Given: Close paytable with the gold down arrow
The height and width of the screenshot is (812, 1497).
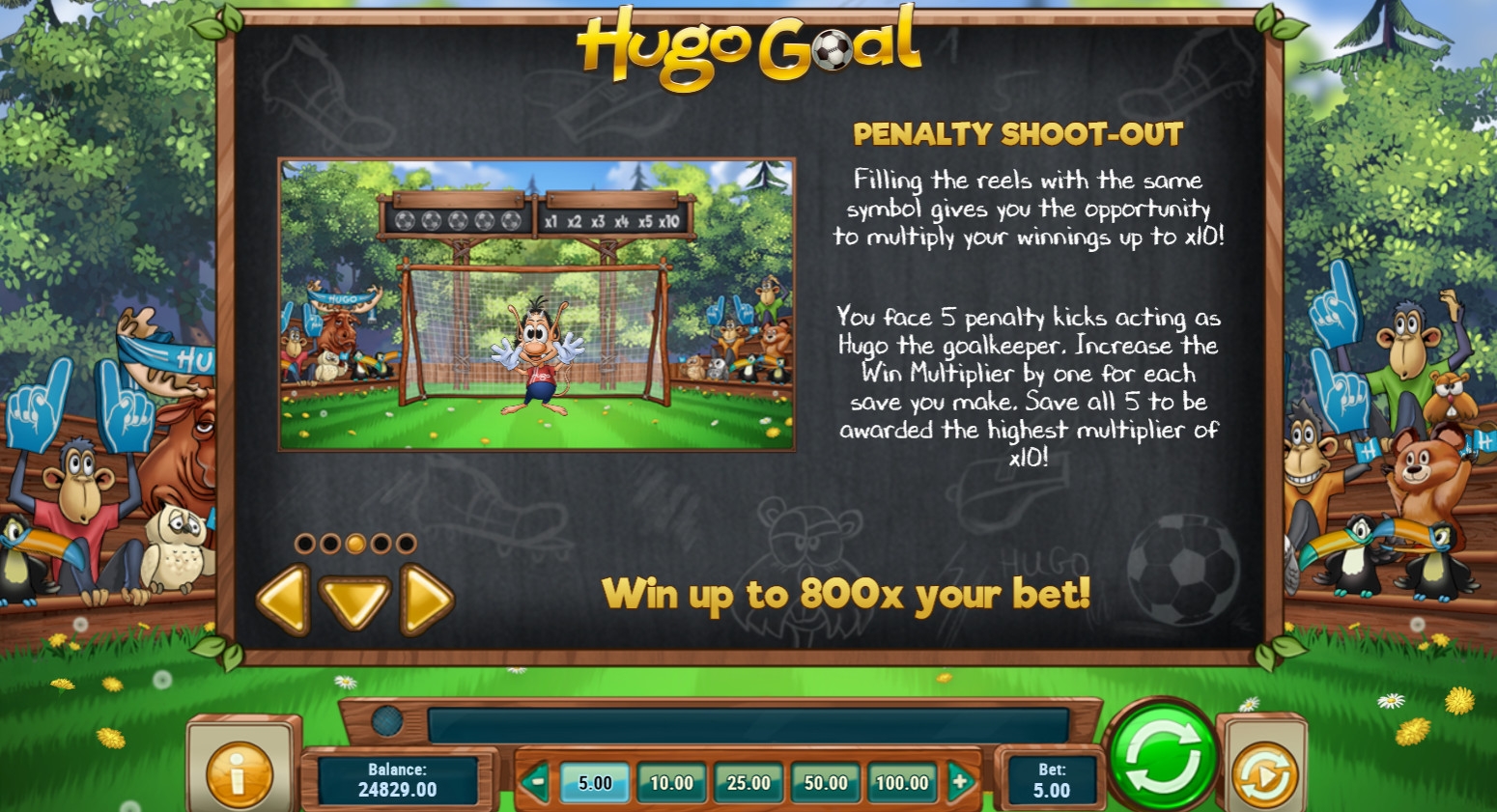Looking at the screenshot, I should point(354,600).
